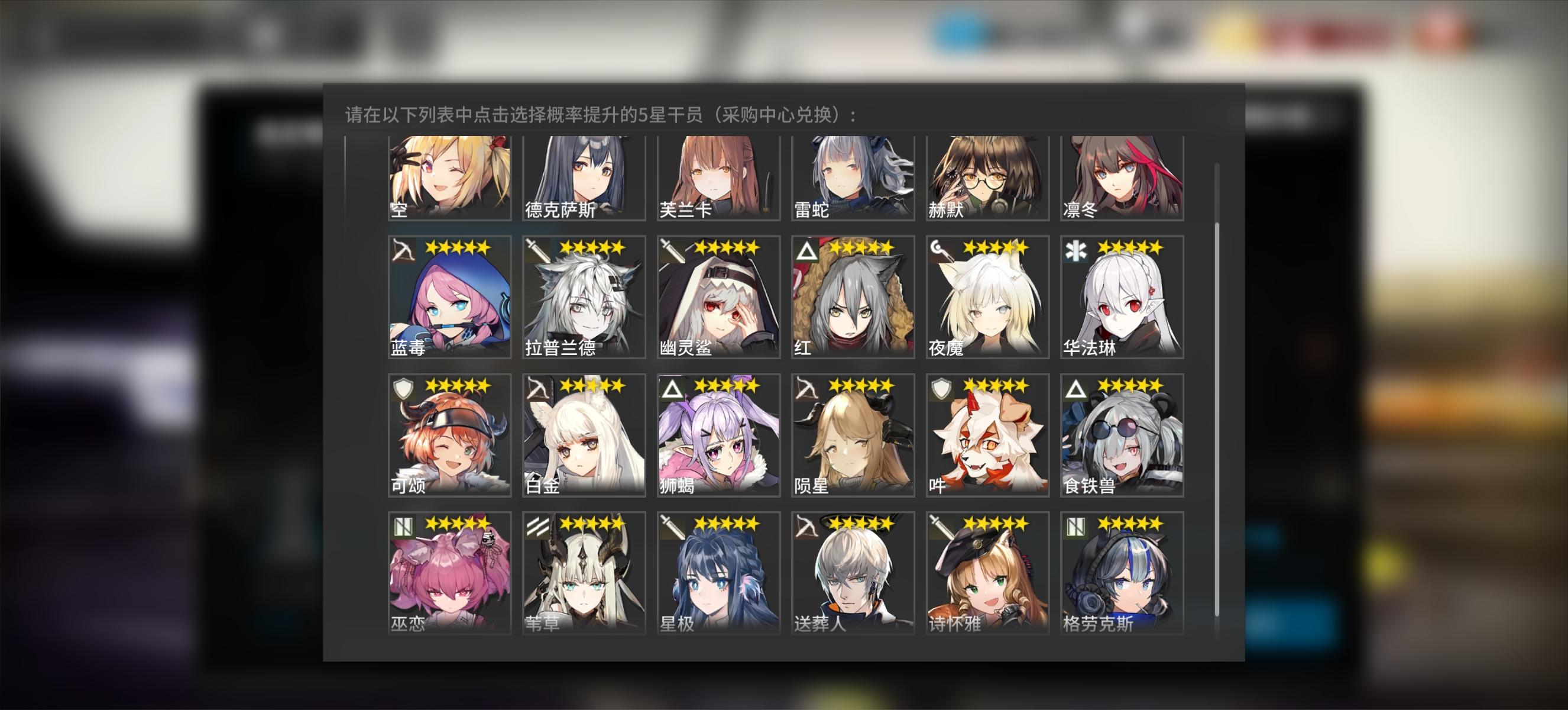Select operator 芙兰卡
The image size is (1568, 710).
(x=717, y=176)
